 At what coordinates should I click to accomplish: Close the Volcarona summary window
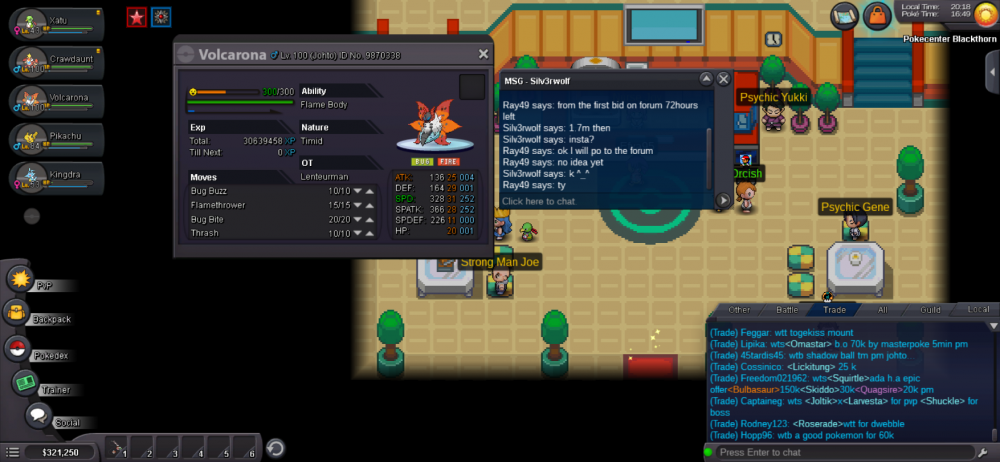tap(484, 54)
